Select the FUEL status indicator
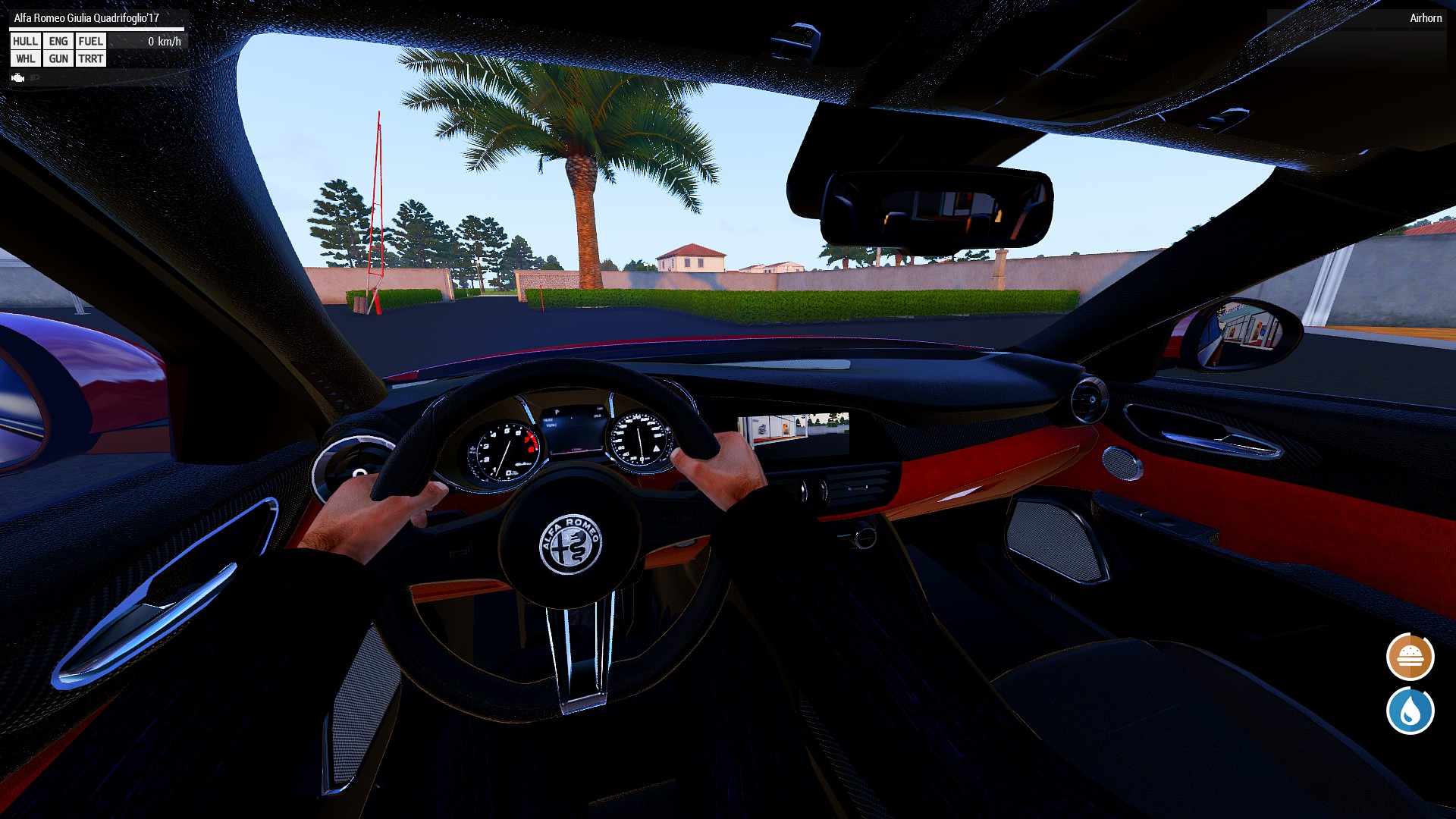The width and height of the screenshot is (1456, 819). point(90,41)
